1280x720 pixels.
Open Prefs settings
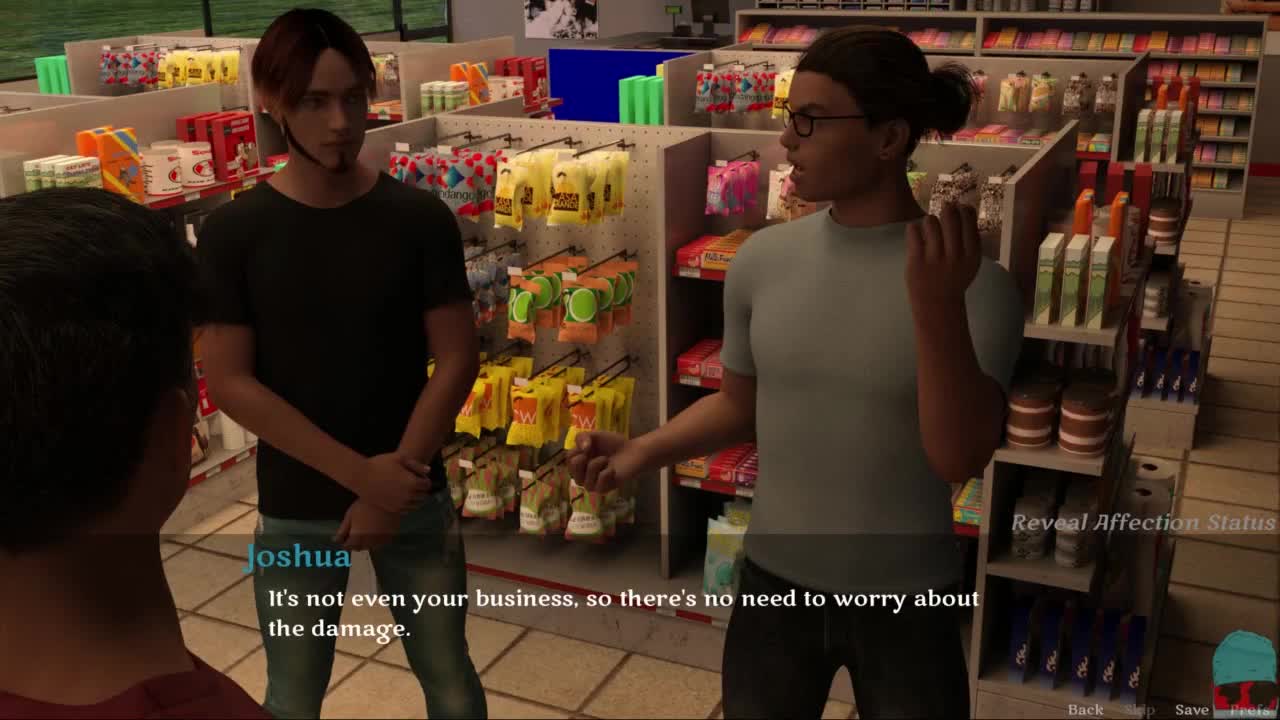pyautogui.click(x=1249, y=709)
